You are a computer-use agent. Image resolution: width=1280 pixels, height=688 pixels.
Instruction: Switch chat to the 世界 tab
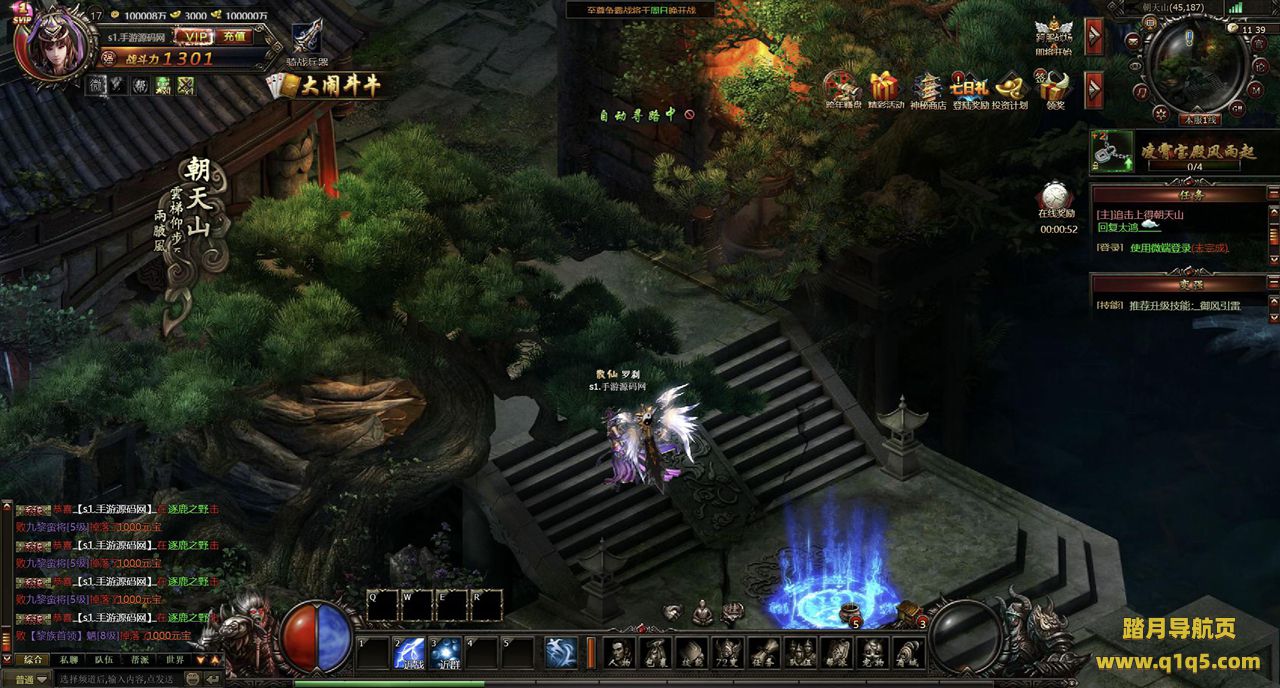click(175, 660)
